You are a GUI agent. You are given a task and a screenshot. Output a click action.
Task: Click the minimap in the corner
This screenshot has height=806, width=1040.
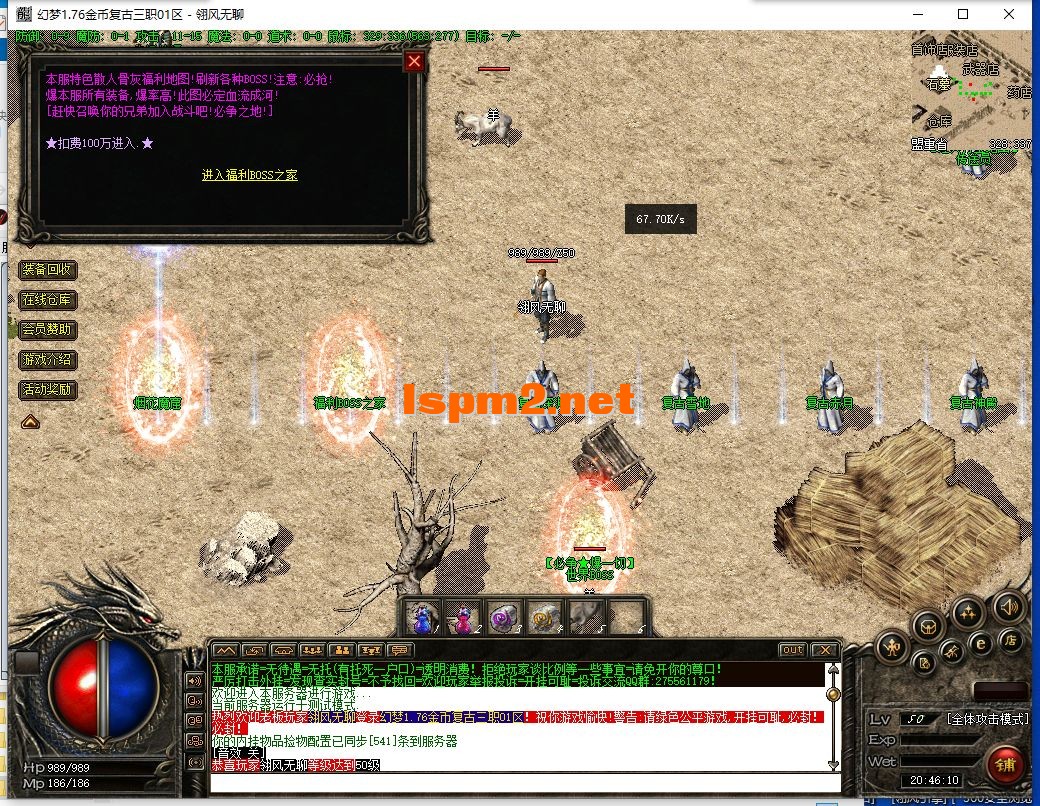click(970, 95)
